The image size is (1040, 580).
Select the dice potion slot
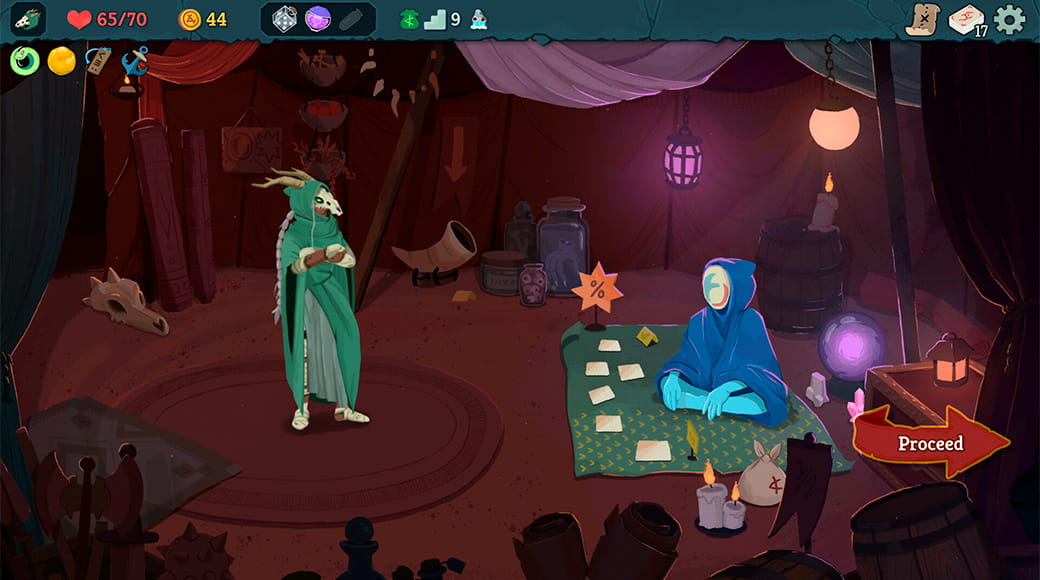[x=285, y=19]
